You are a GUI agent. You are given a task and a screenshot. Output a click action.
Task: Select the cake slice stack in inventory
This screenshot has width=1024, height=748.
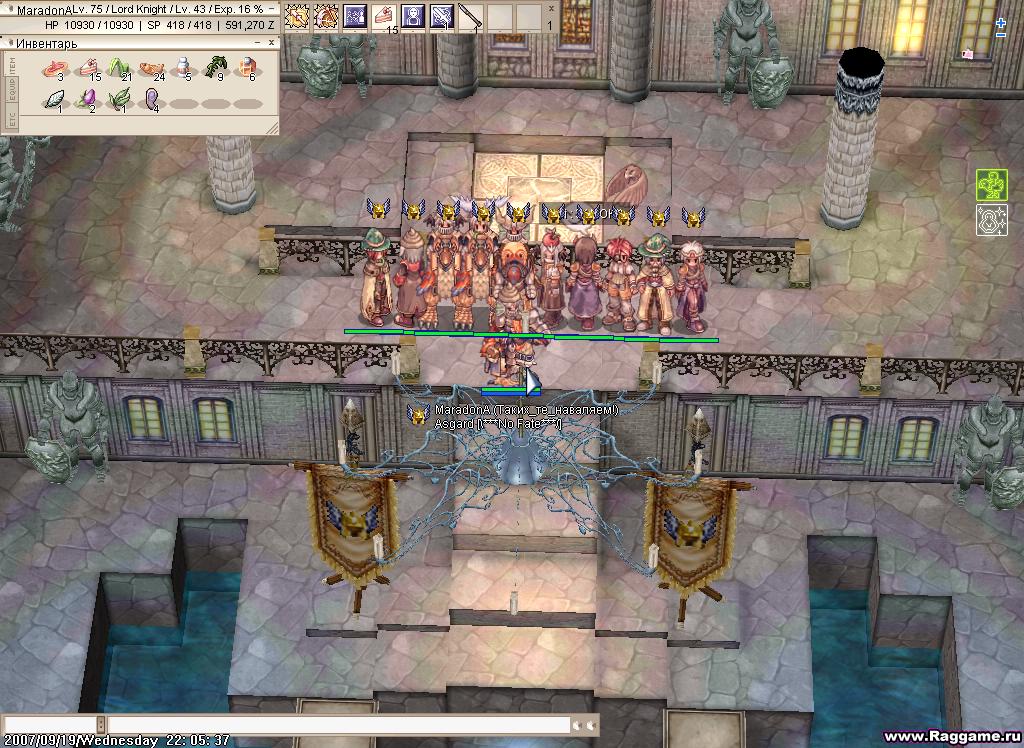(x=88, y=69)
